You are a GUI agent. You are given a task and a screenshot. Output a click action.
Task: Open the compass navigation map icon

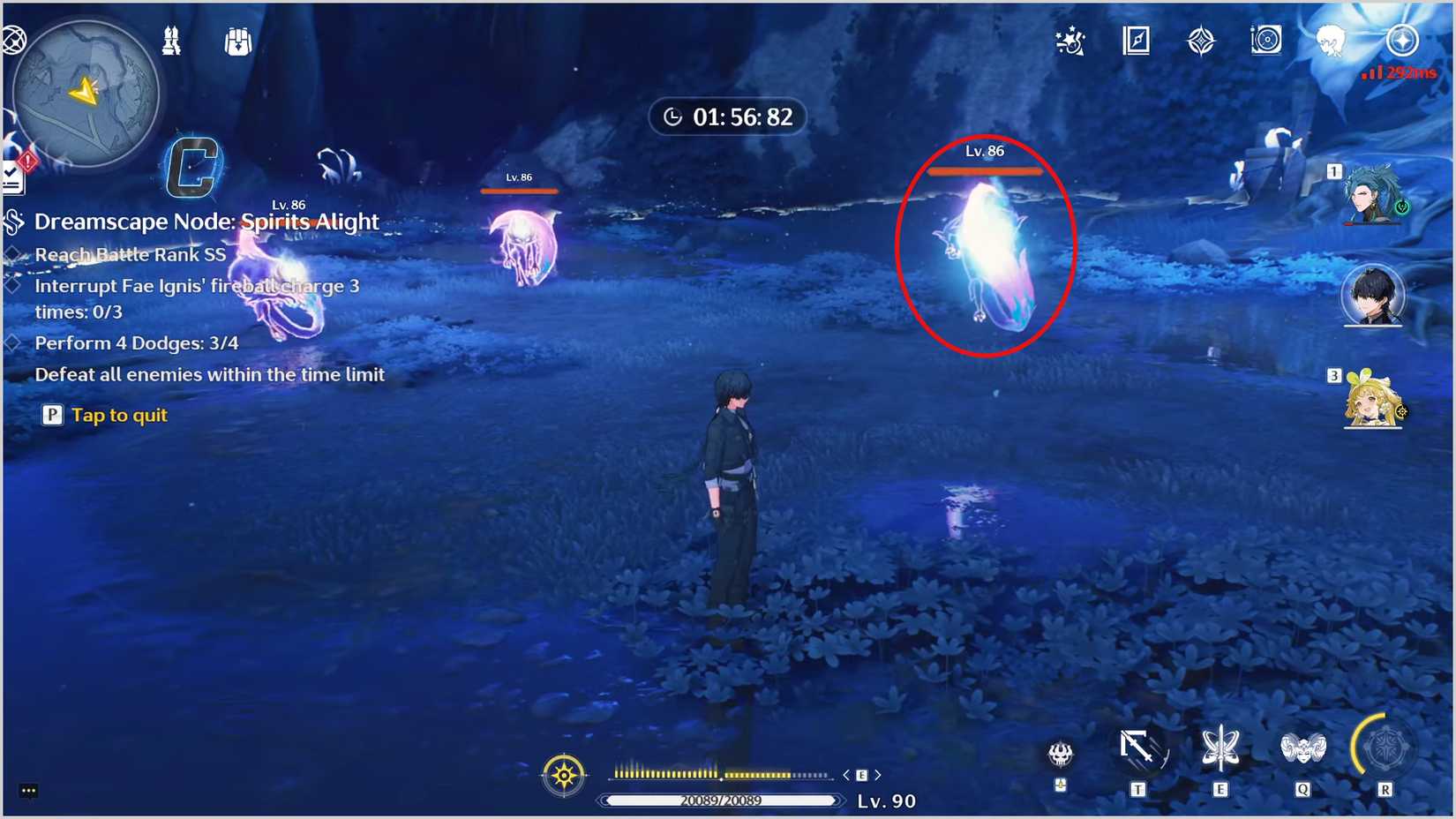(1136, 40)
